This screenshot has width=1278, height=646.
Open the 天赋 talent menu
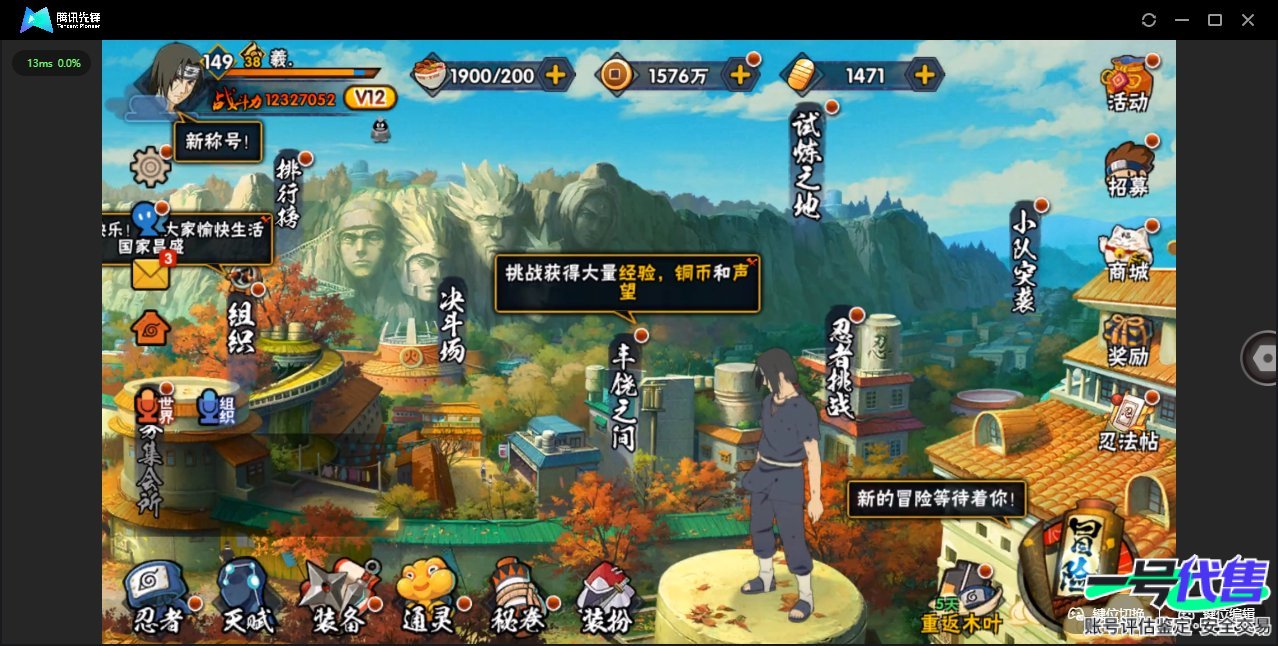click(246, 597)
